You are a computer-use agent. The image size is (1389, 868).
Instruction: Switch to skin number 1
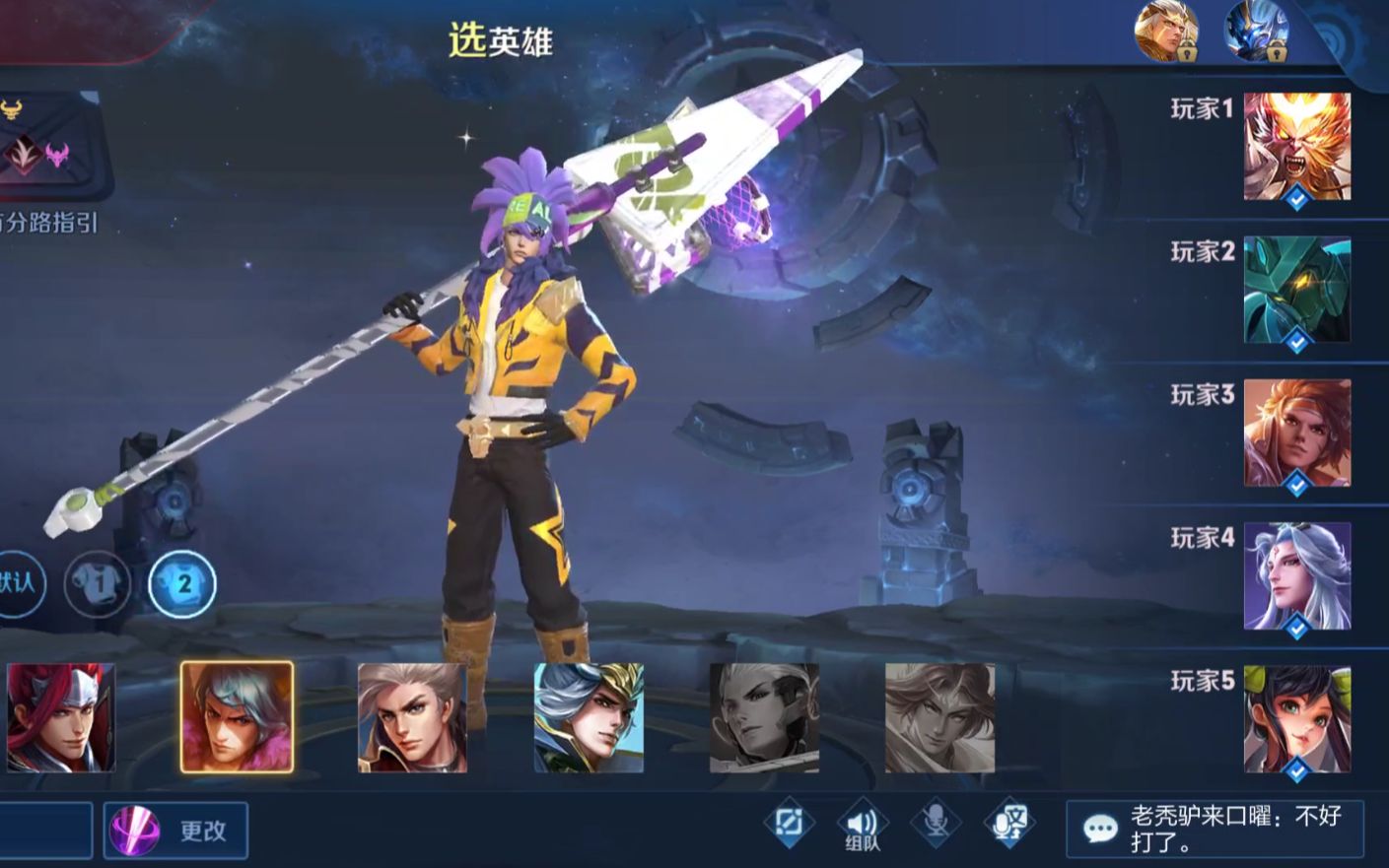pos(98,583)
